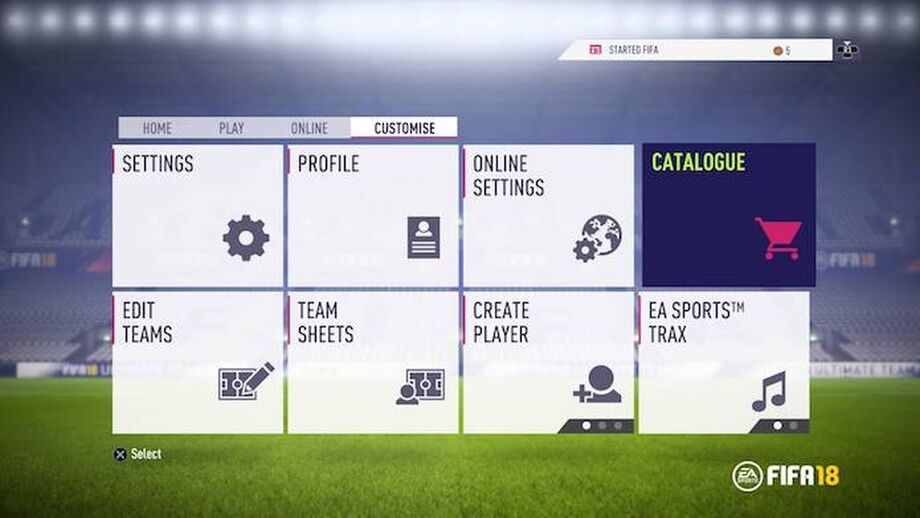Viewport: 920px width, 518px height.
Task: Open the Edit Teams tile
Action: 198,362
